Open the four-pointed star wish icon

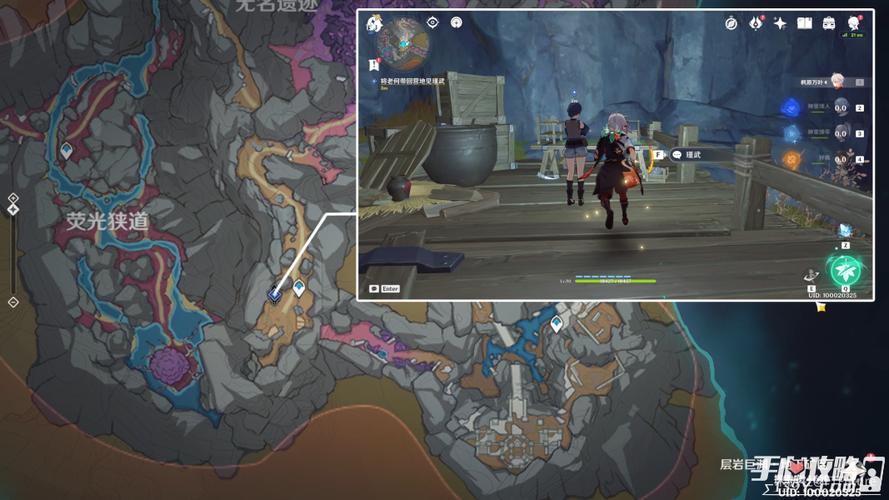pyautogui.click(x=780, y=23)
